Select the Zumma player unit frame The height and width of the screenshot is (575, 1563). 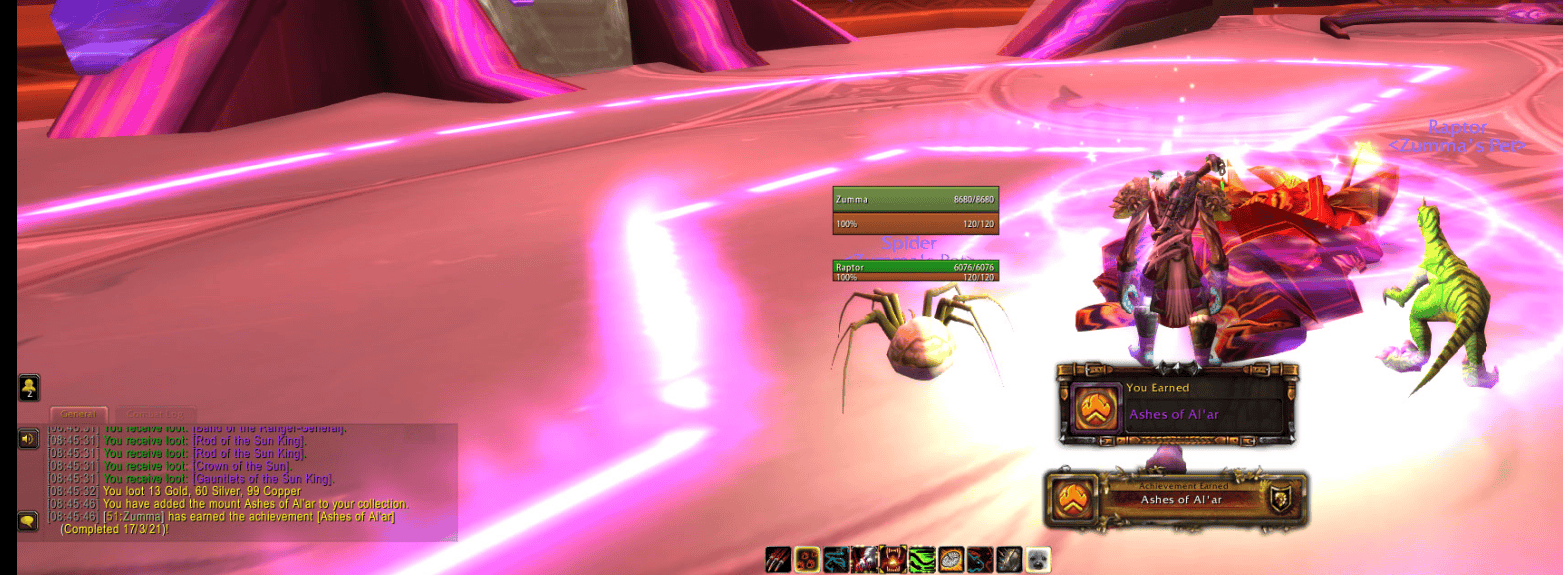pyautogui.click(x=915, y=200)
